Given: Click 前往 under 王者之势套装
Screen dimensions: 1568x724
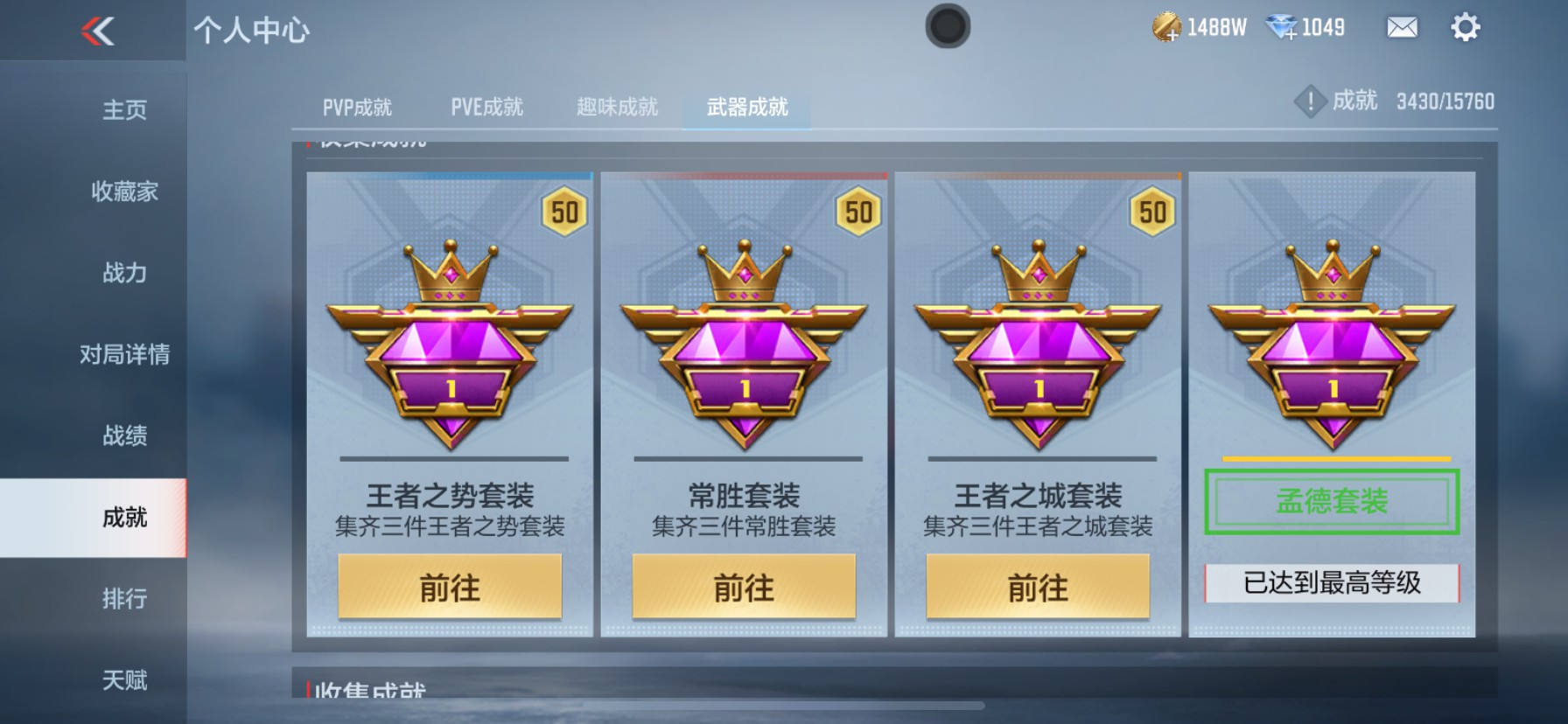Looking at the screenshot, I should 451,587.
